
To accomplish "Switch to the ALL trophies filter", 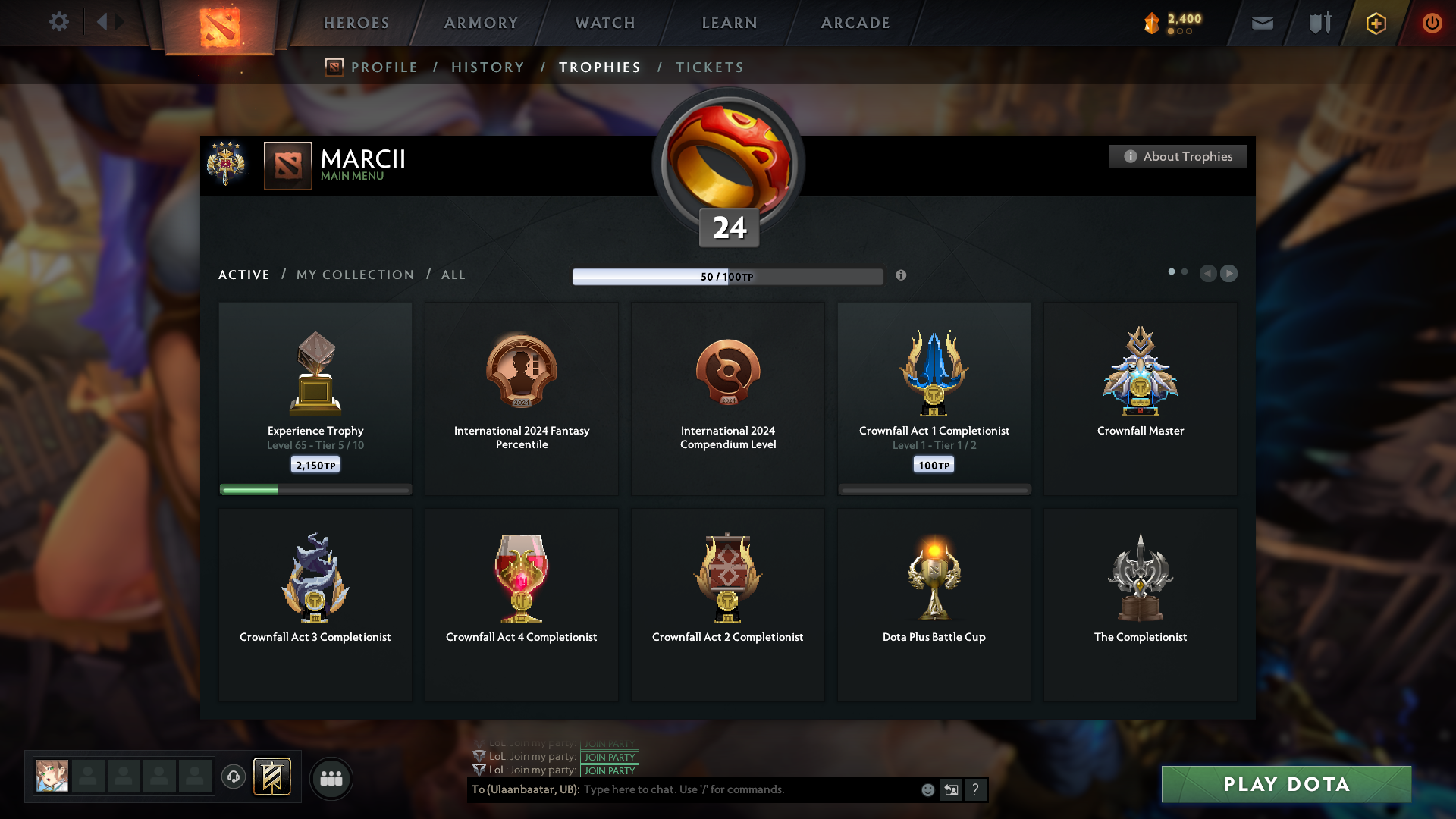I will click(x=453, y=275).
